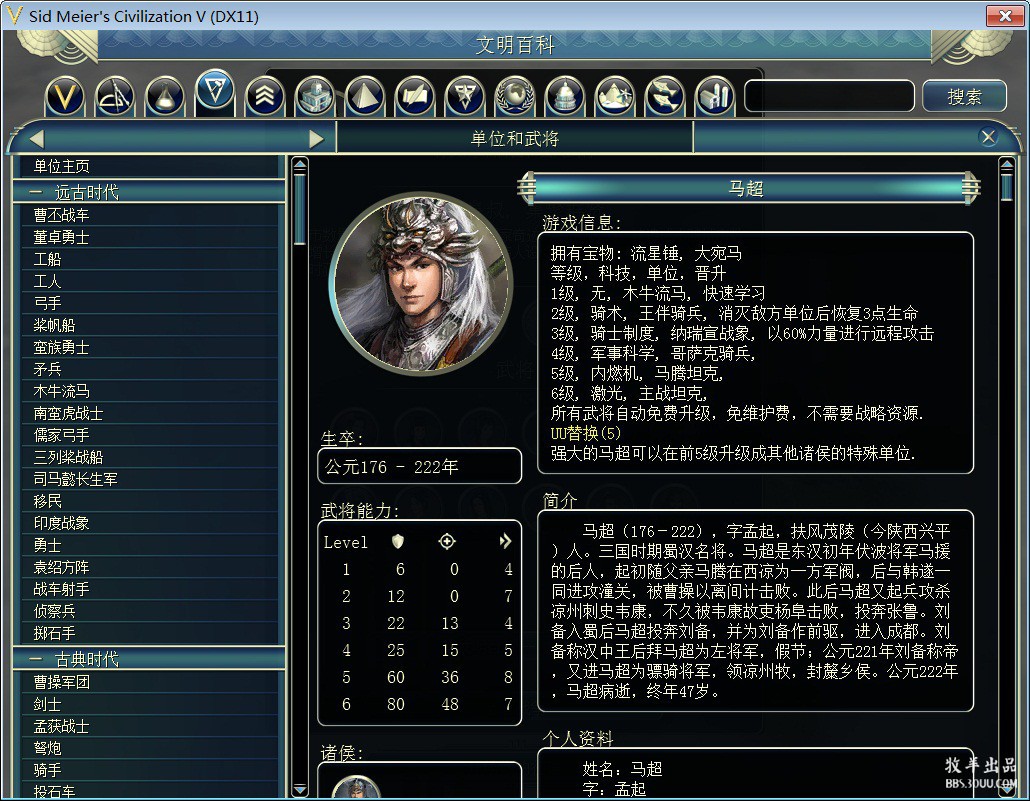Go back using the left arrow
This screenshot has height=801, width=1030.
tap(36, 139)
